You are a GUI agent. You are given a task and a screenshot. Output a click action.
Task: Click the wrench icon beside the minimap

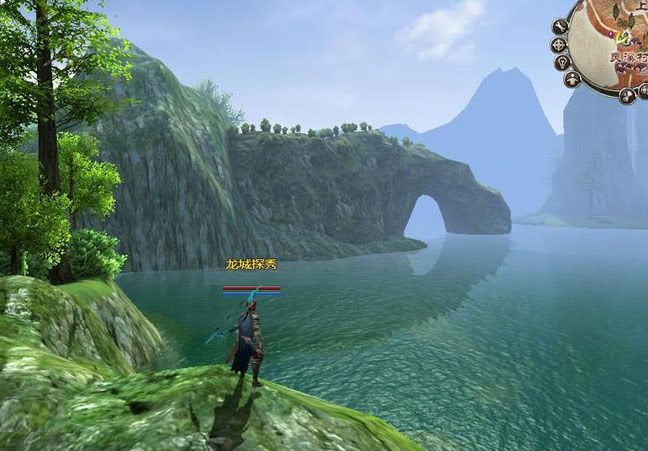click(560, 26)
